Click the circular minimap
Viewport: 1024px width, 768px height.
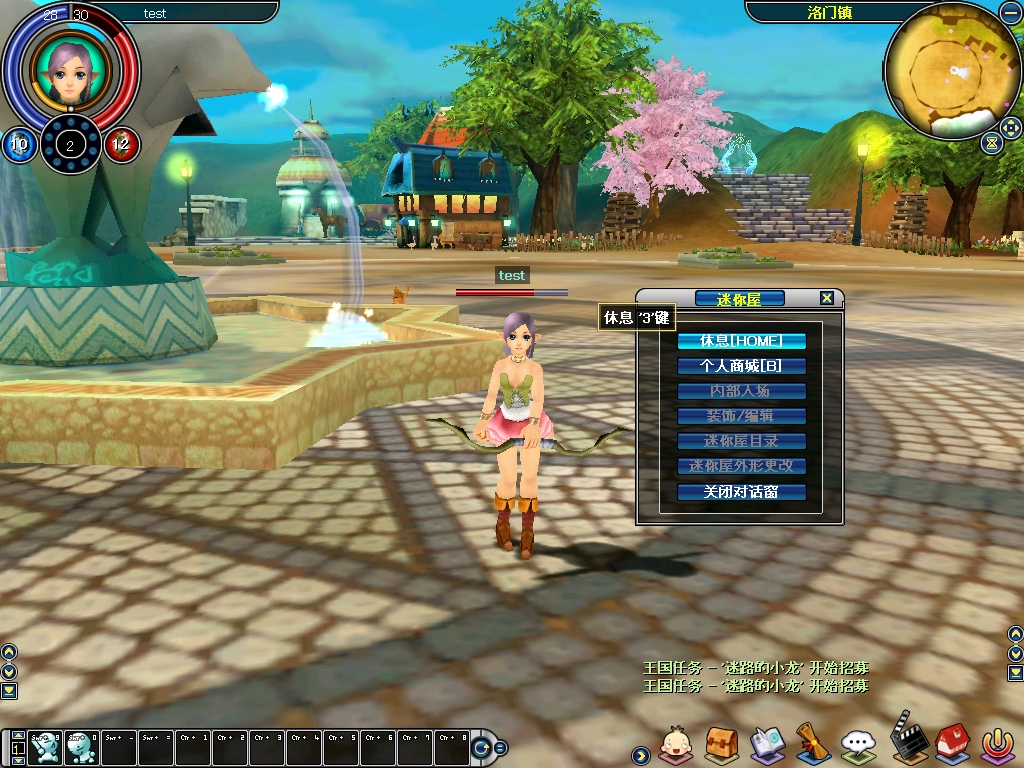click(x=950, y=70)
